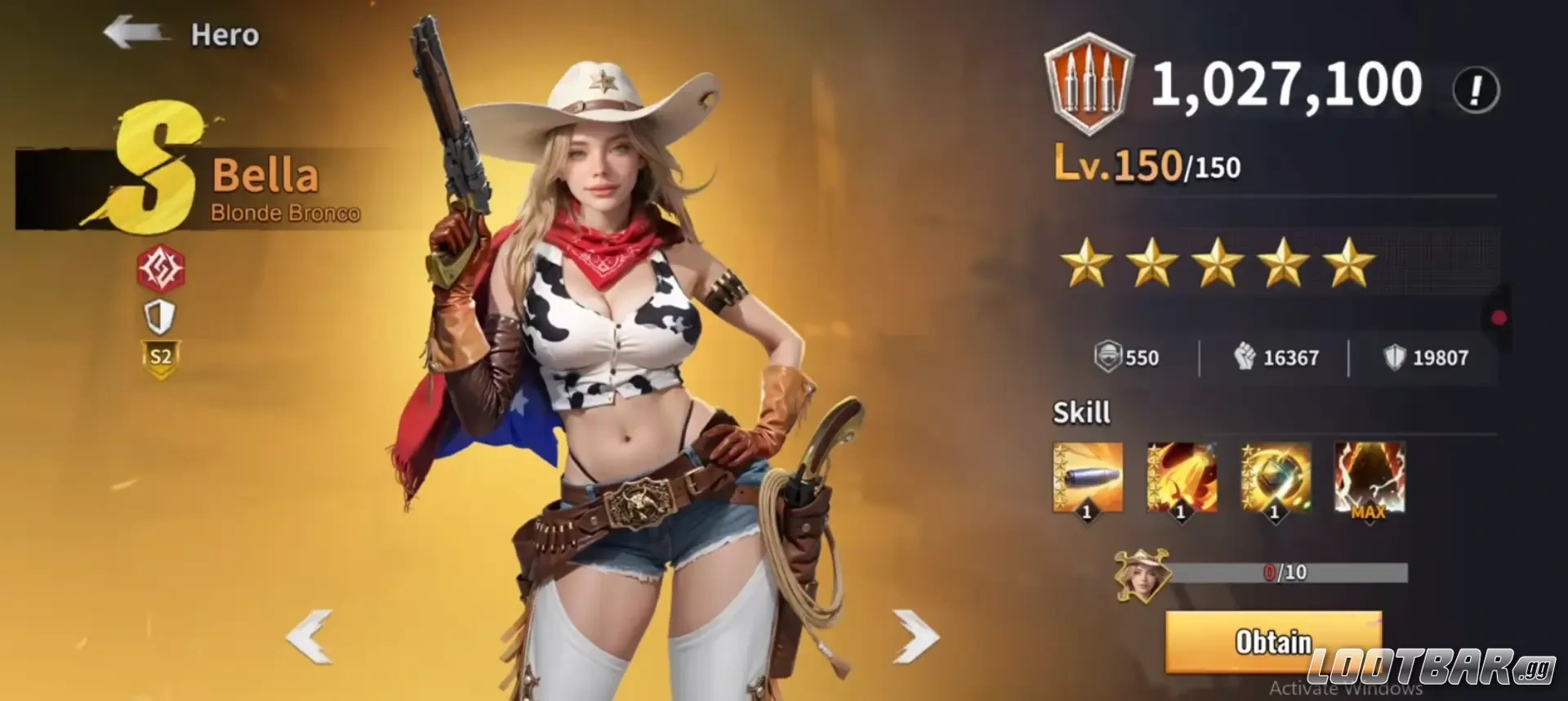Viewport: 1568px width, 701px height.
Task: Click the red faction emblem icon
Action: click(x=160, y=270)
